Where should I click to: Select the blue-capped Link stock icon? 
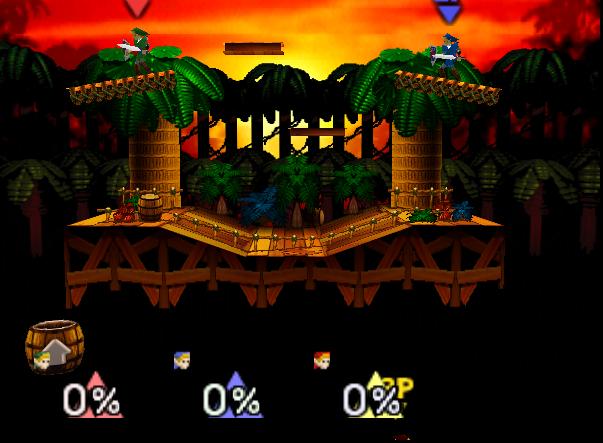point(181,360)
